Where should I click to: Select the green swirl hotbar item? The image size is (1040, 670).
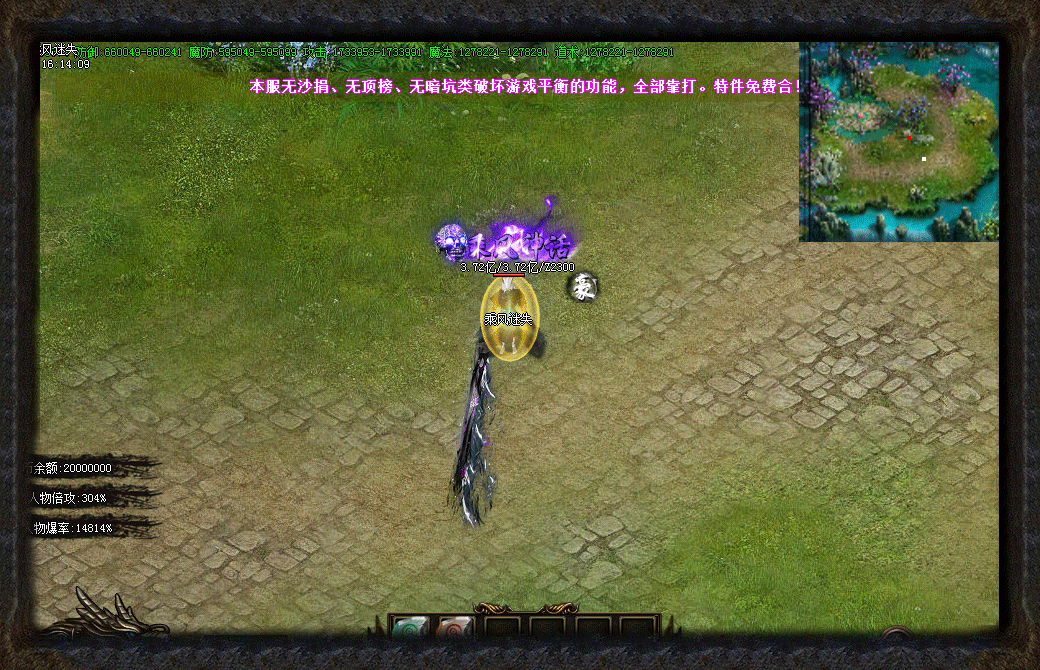click(x=409, y=630)
